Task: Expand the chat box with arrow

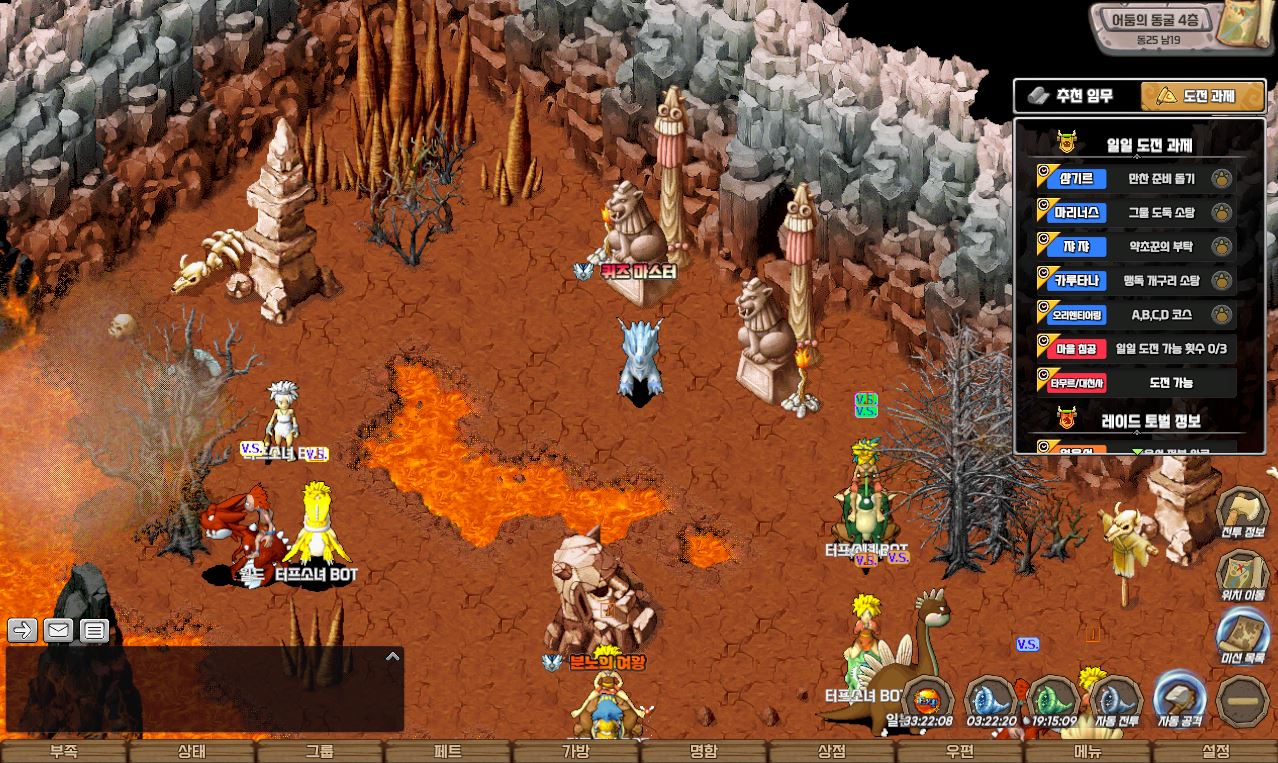Action: click(393, 657)
